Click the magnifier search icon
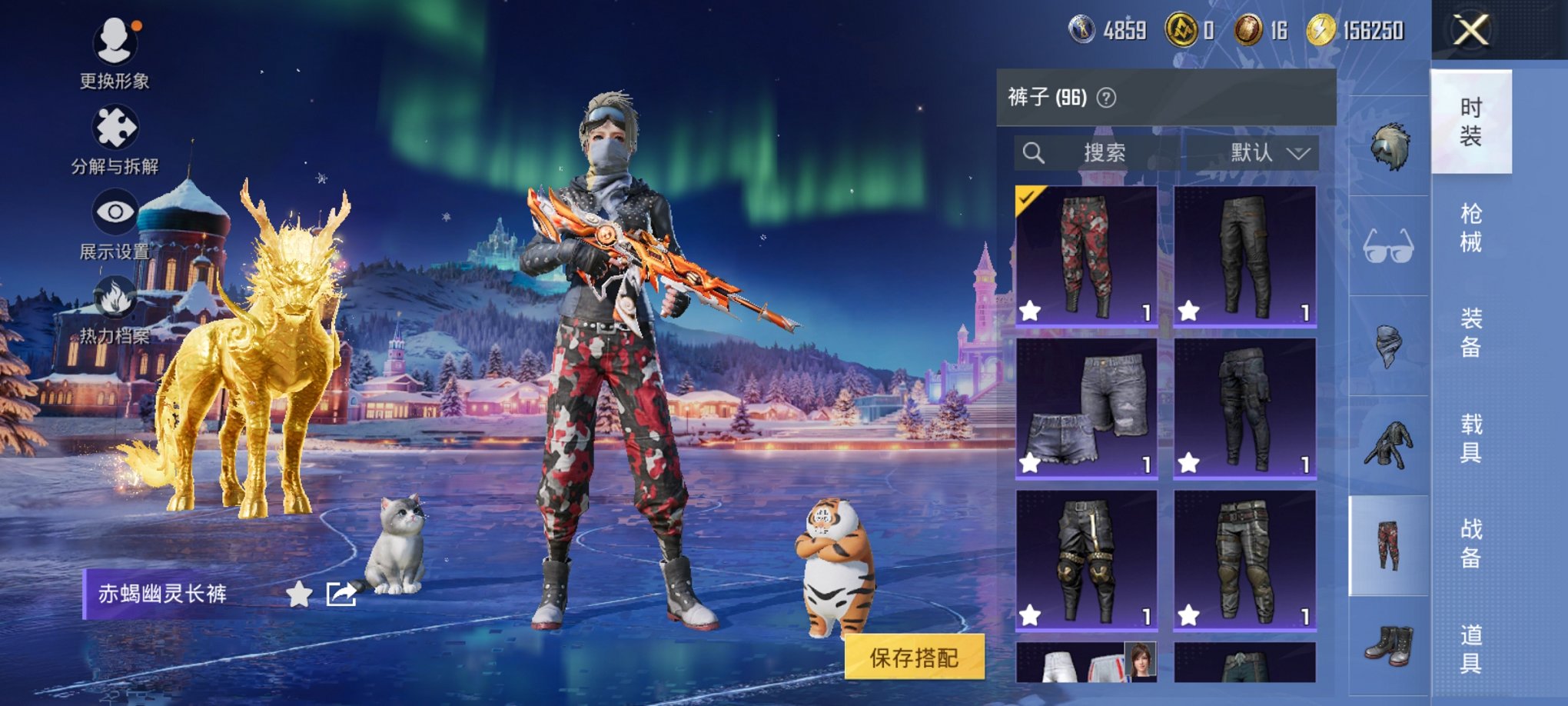1568x706 pixels. tap(1034, 152)
